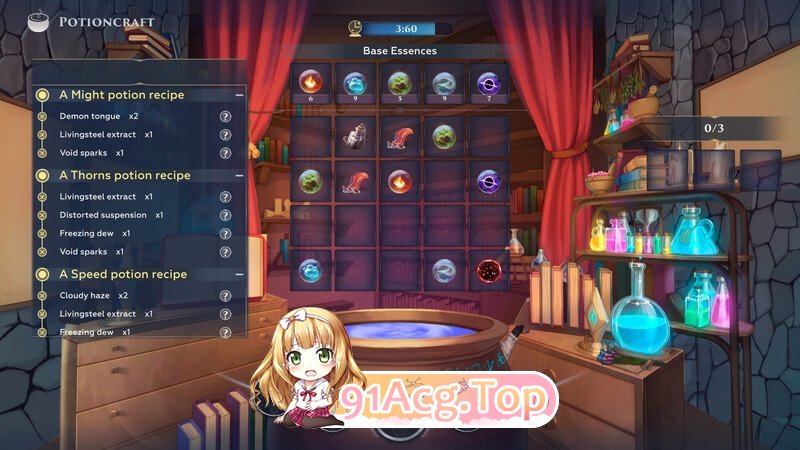Image resolution: width=800 pixels, height=450 pixels.
Task: Click the grey flask ingredient on the grid
Action: click(355, 136)
